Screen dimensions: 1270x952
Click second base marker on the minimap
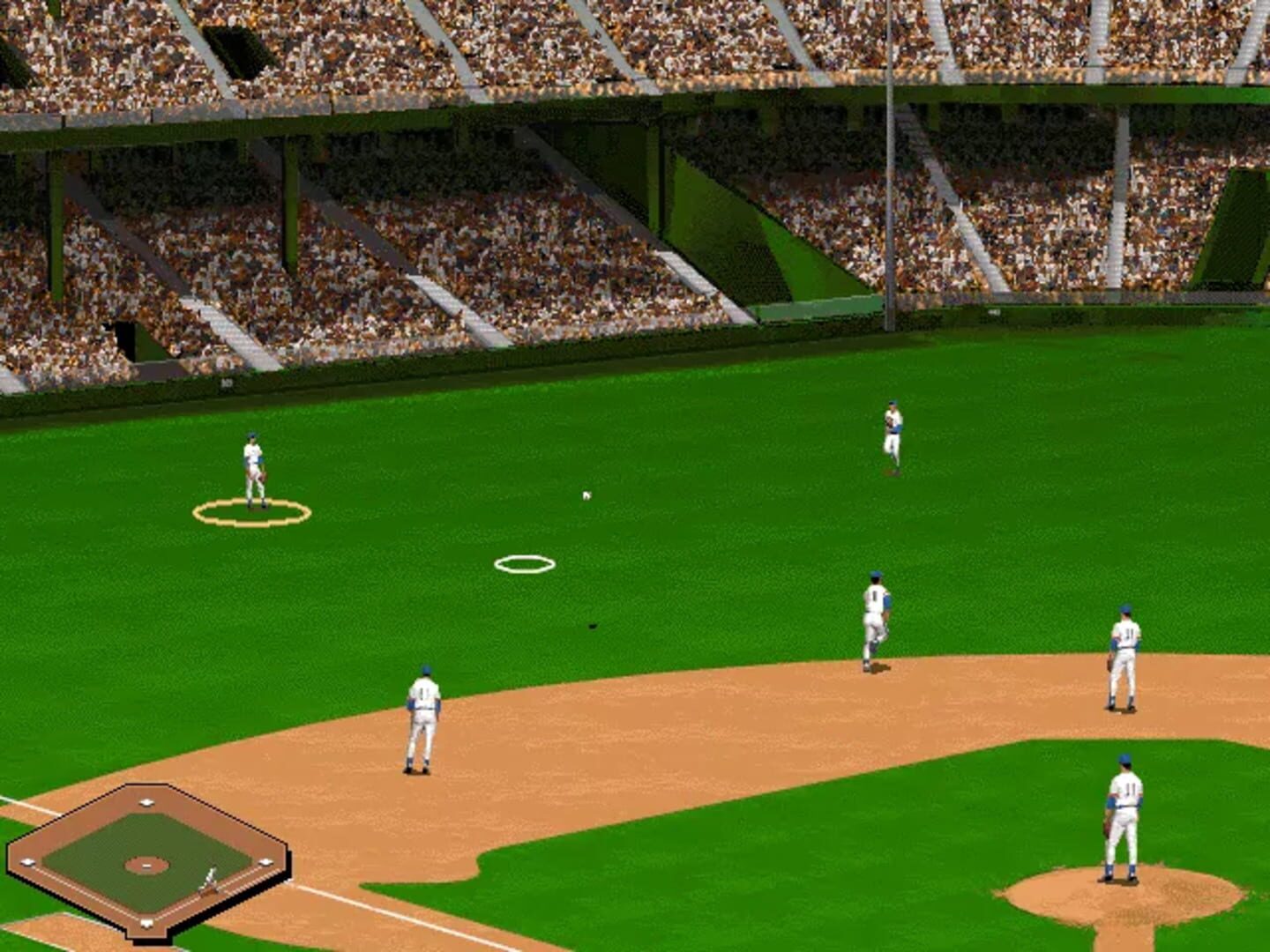[x=148, y=800]
